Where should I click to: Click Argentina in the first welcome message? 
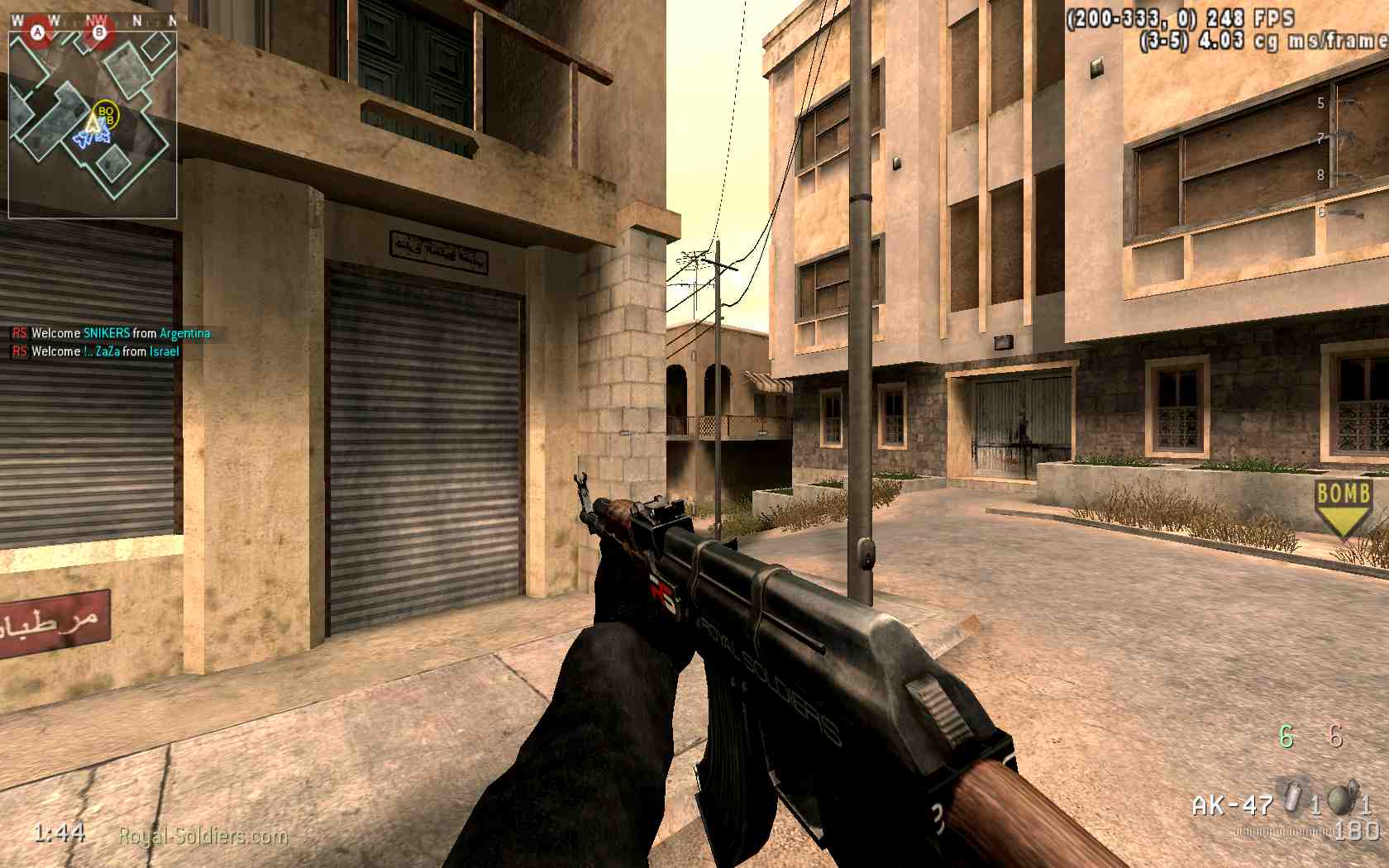pos(186,334)
